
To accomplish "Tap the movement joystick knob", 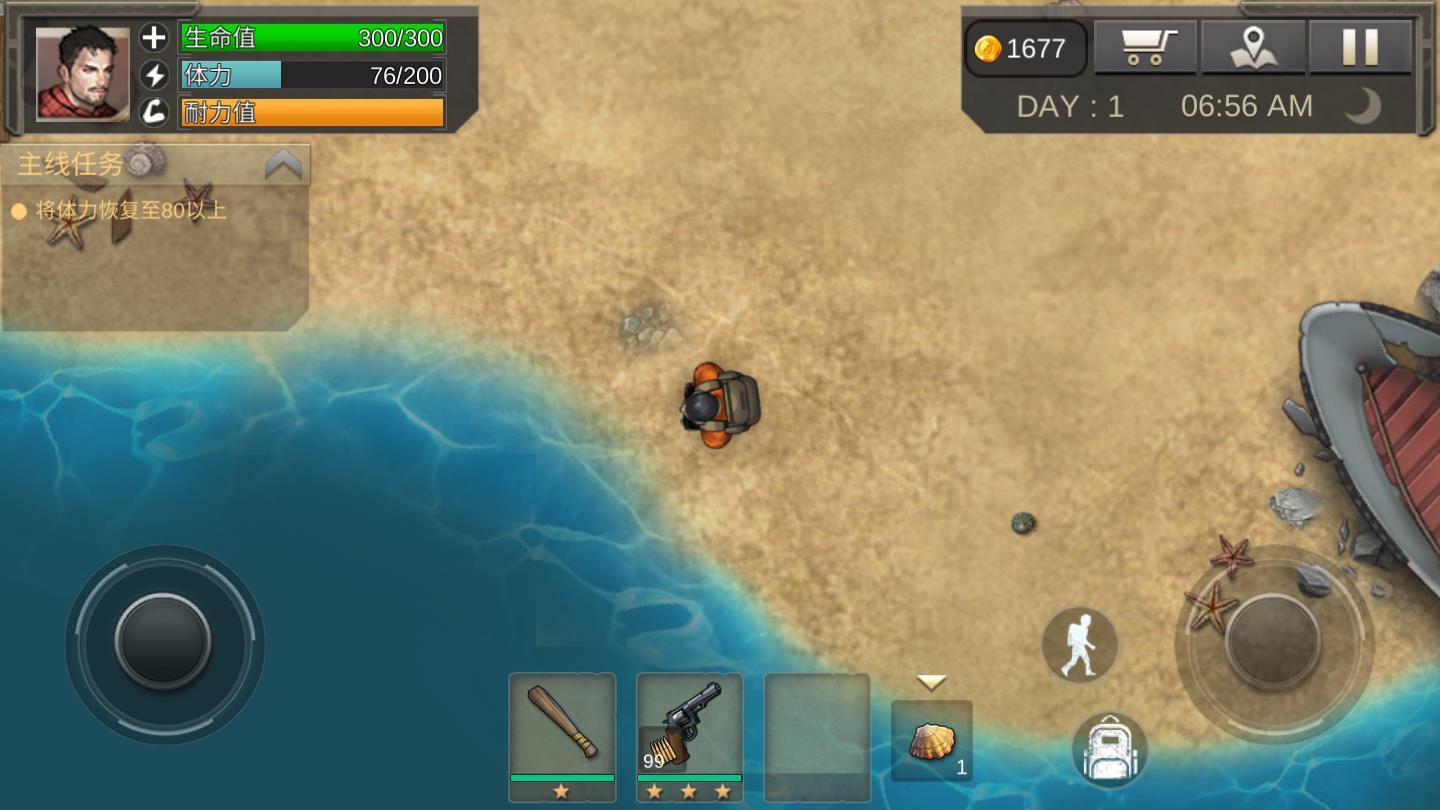I will 163,642.
